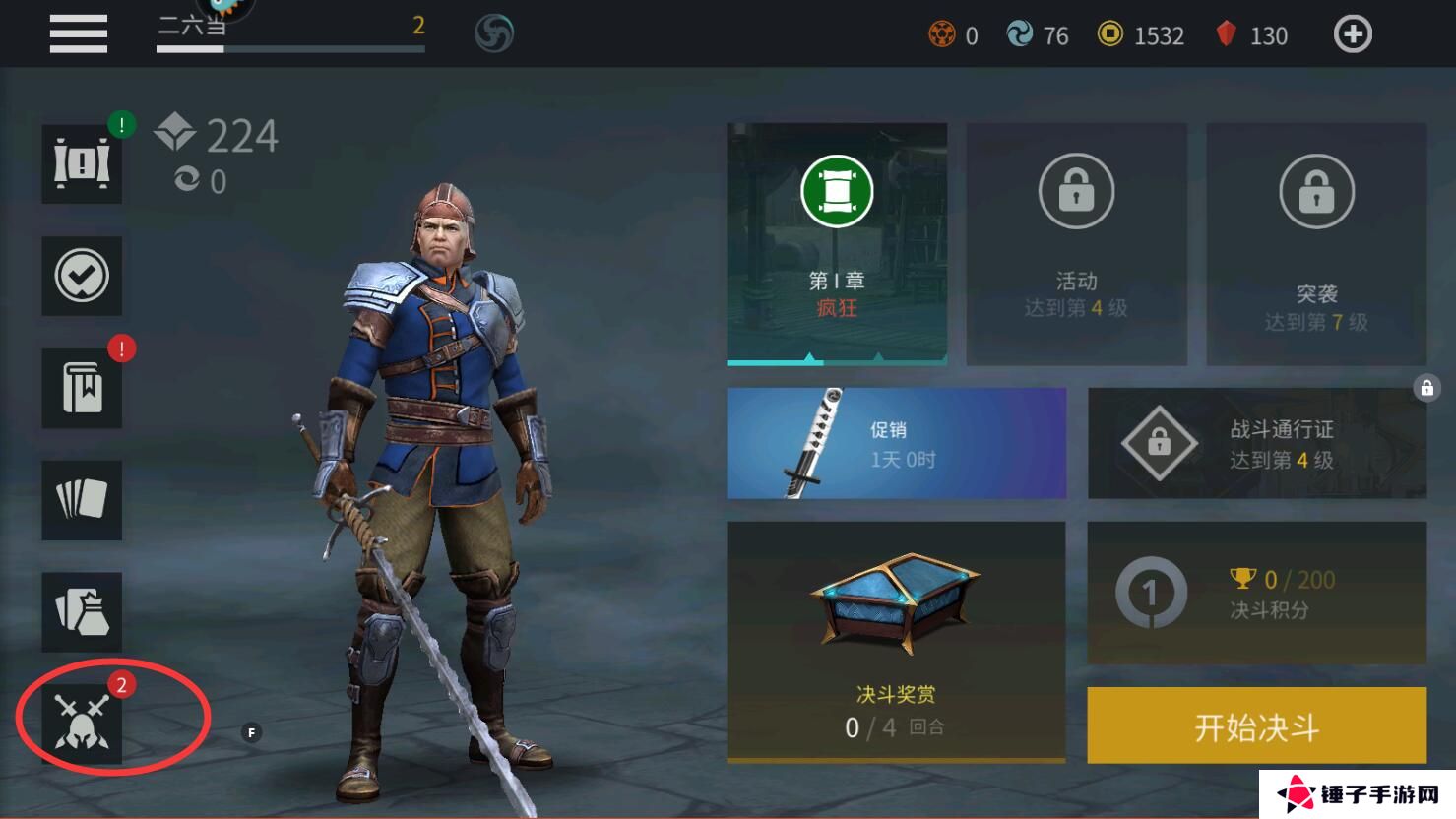Open the equipment armor rack icon
Viewport: 1456px width, 819px height.
point(82,163)
